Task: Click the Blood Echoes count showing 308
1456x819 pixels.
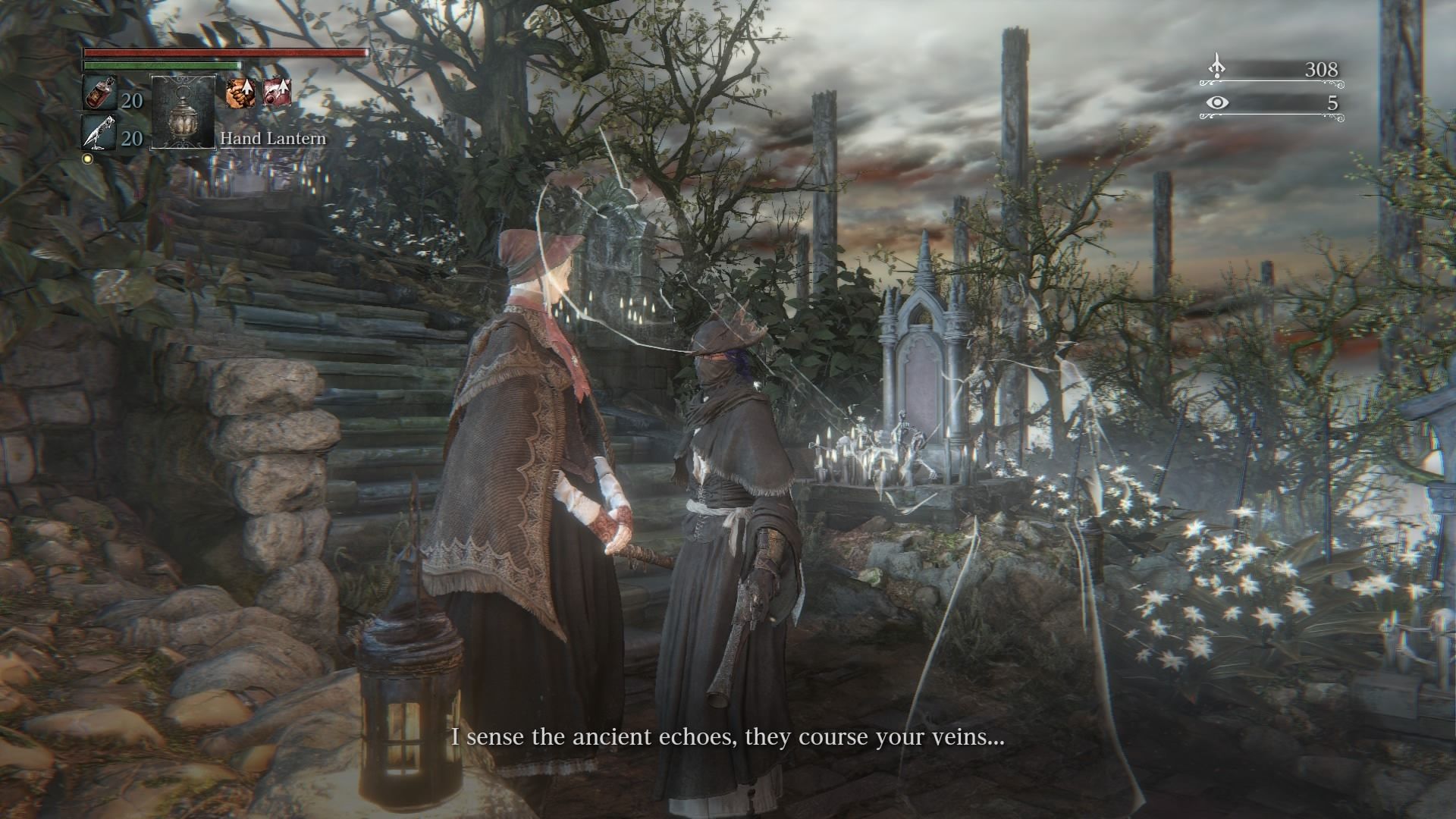Action: [1321, 69]
